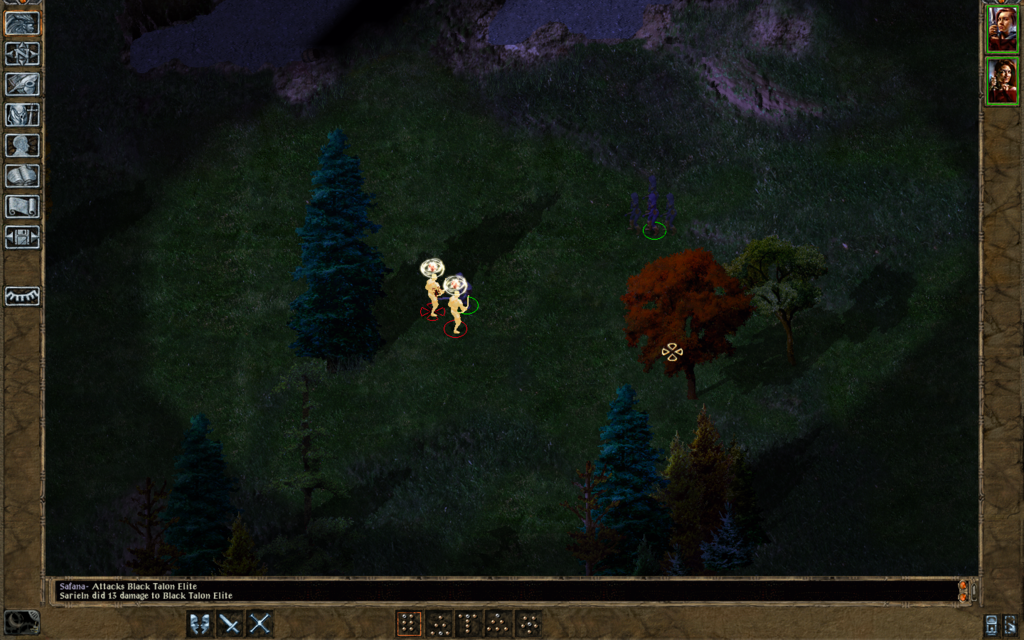Choose the crossed swords action button
The width and height of the screenshot is (1024, 640).
260,624
